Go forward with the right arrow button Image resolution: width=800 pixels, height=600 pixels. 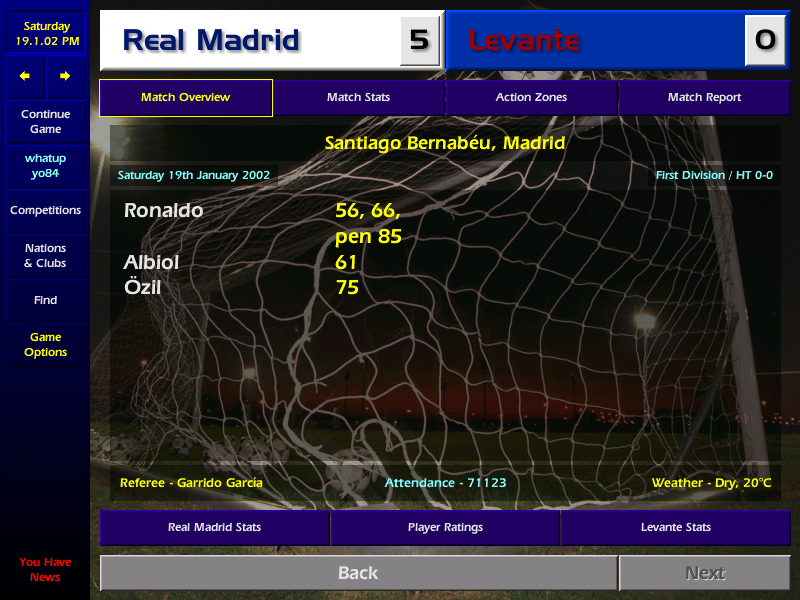coord(65,76)
